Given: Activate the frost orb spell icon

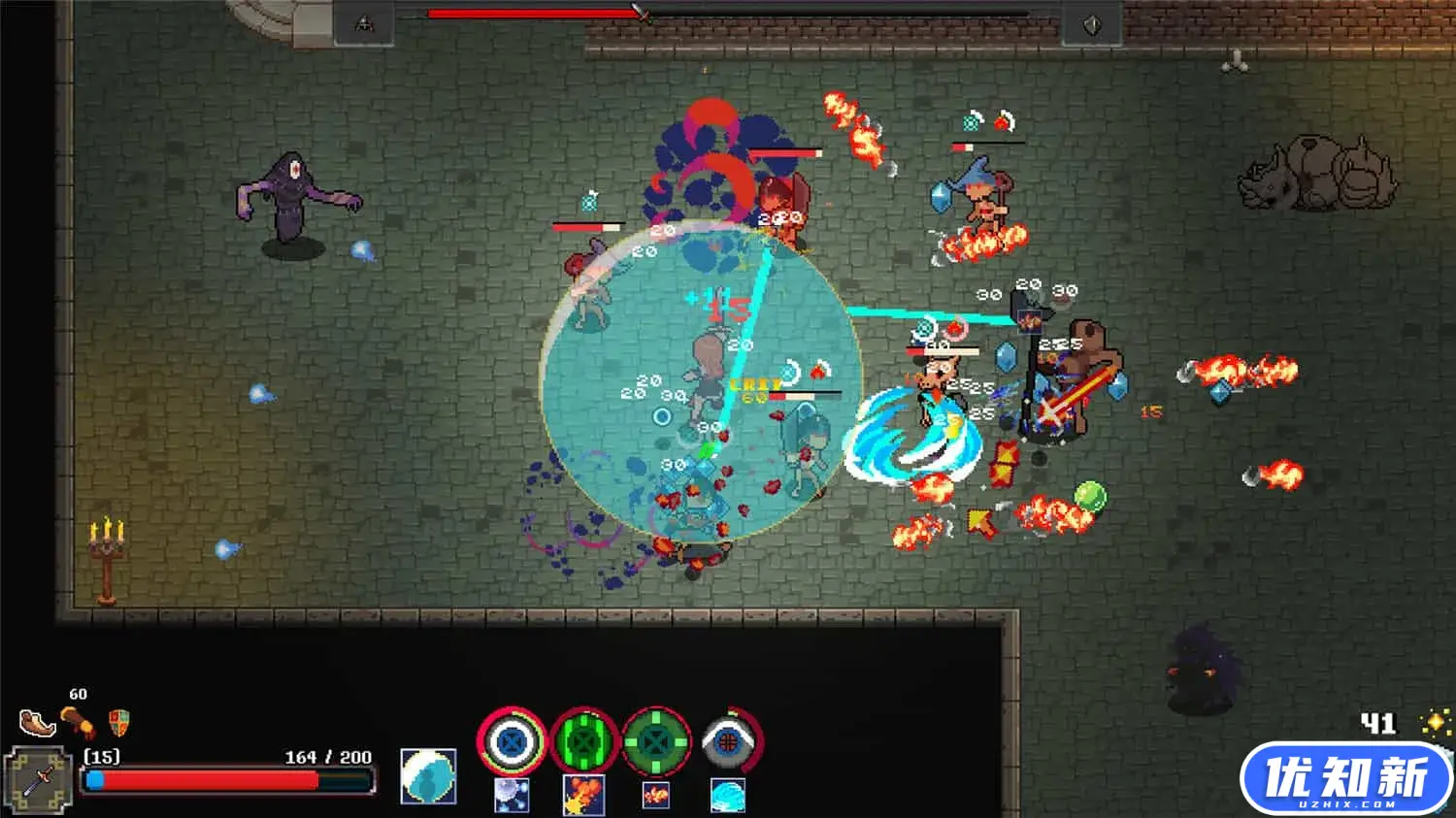Looking at the screenshot, I should click(x=512, y=795).
